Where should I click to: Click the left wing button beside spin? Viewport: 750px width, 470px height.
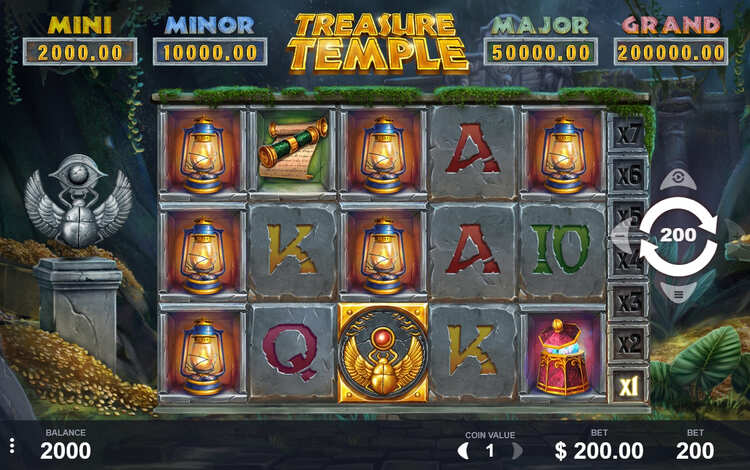coord(622,238)
